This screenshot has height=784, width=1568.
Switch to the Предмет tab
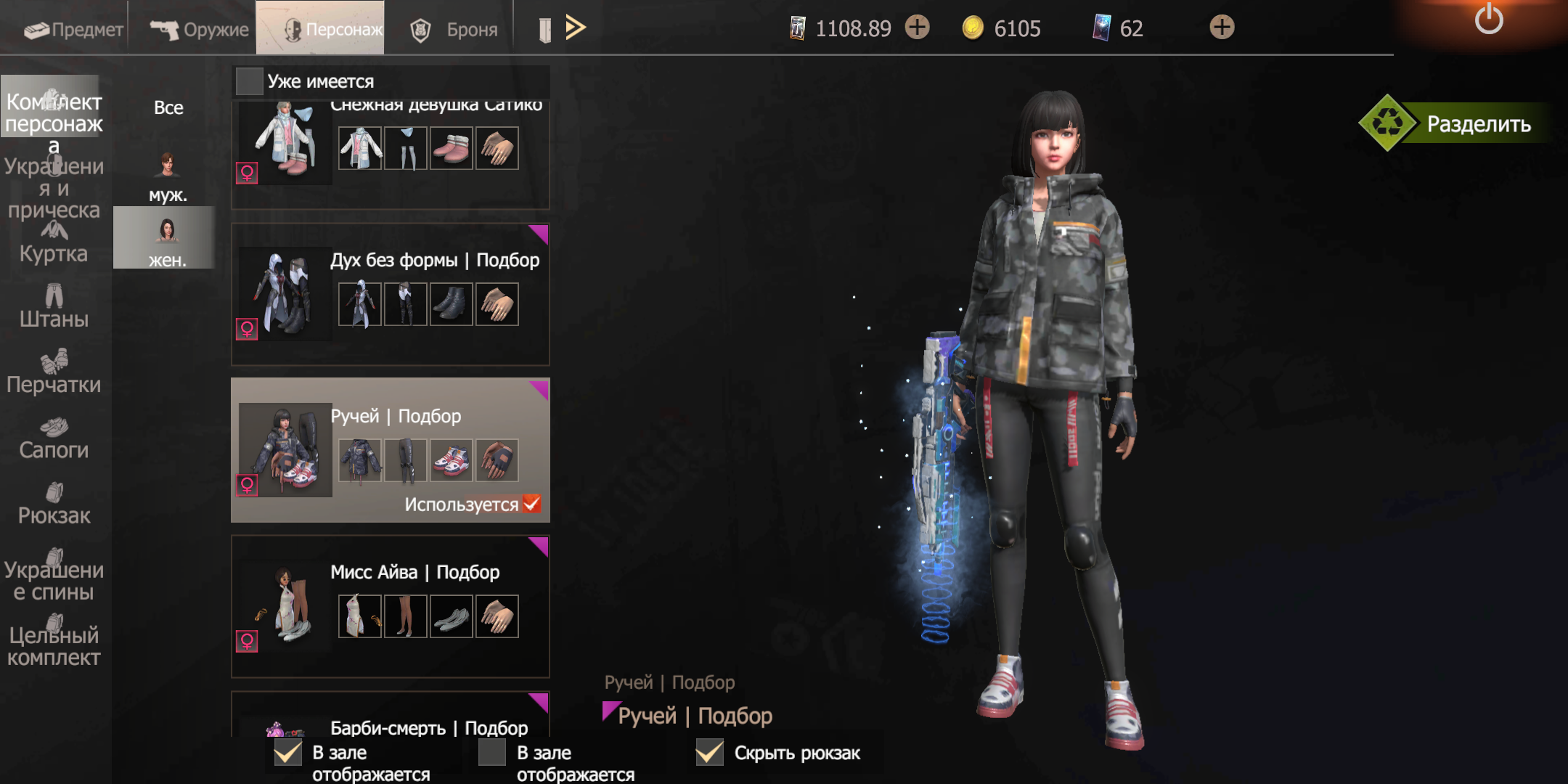pos(73,29)
